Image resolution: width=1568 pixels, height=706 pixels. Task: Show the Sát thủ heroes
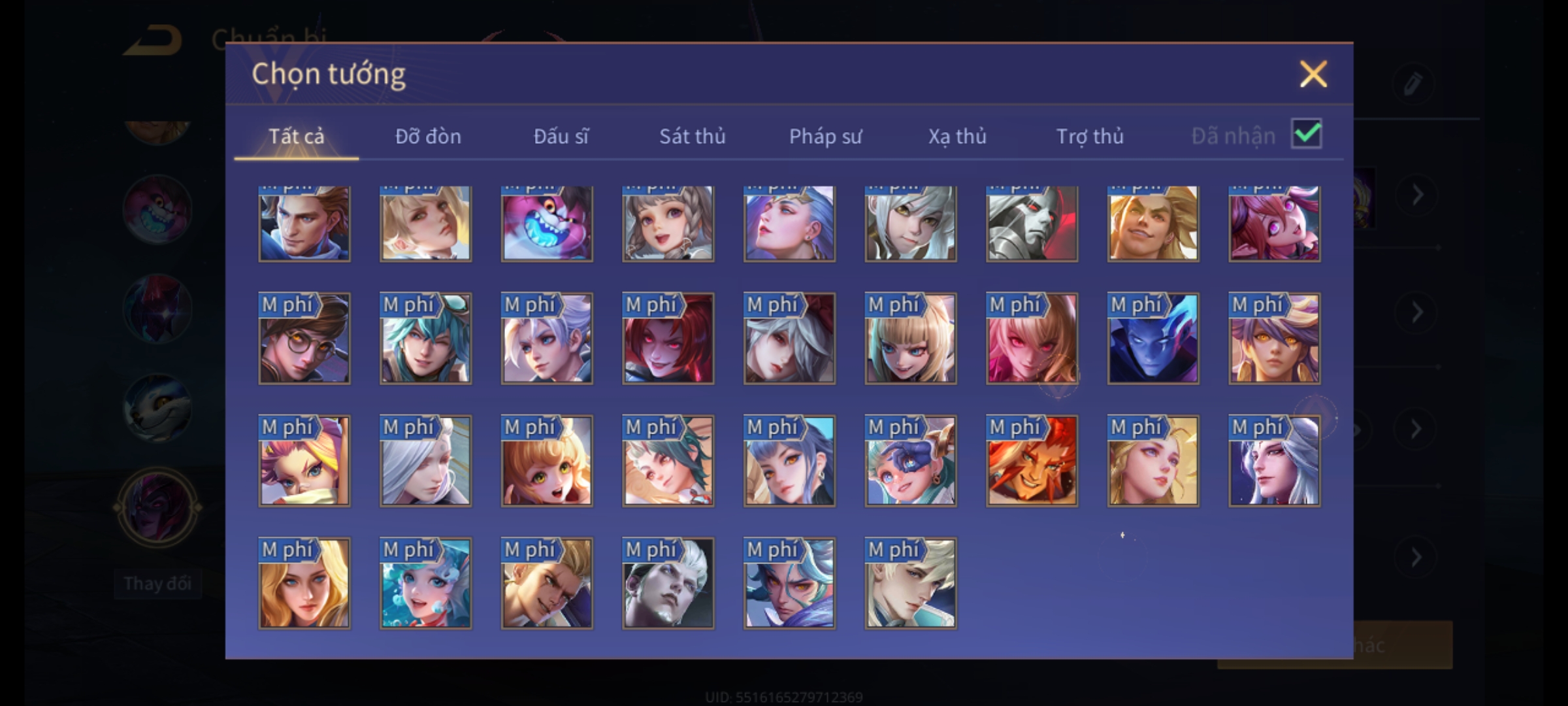(x=692, y=136)
